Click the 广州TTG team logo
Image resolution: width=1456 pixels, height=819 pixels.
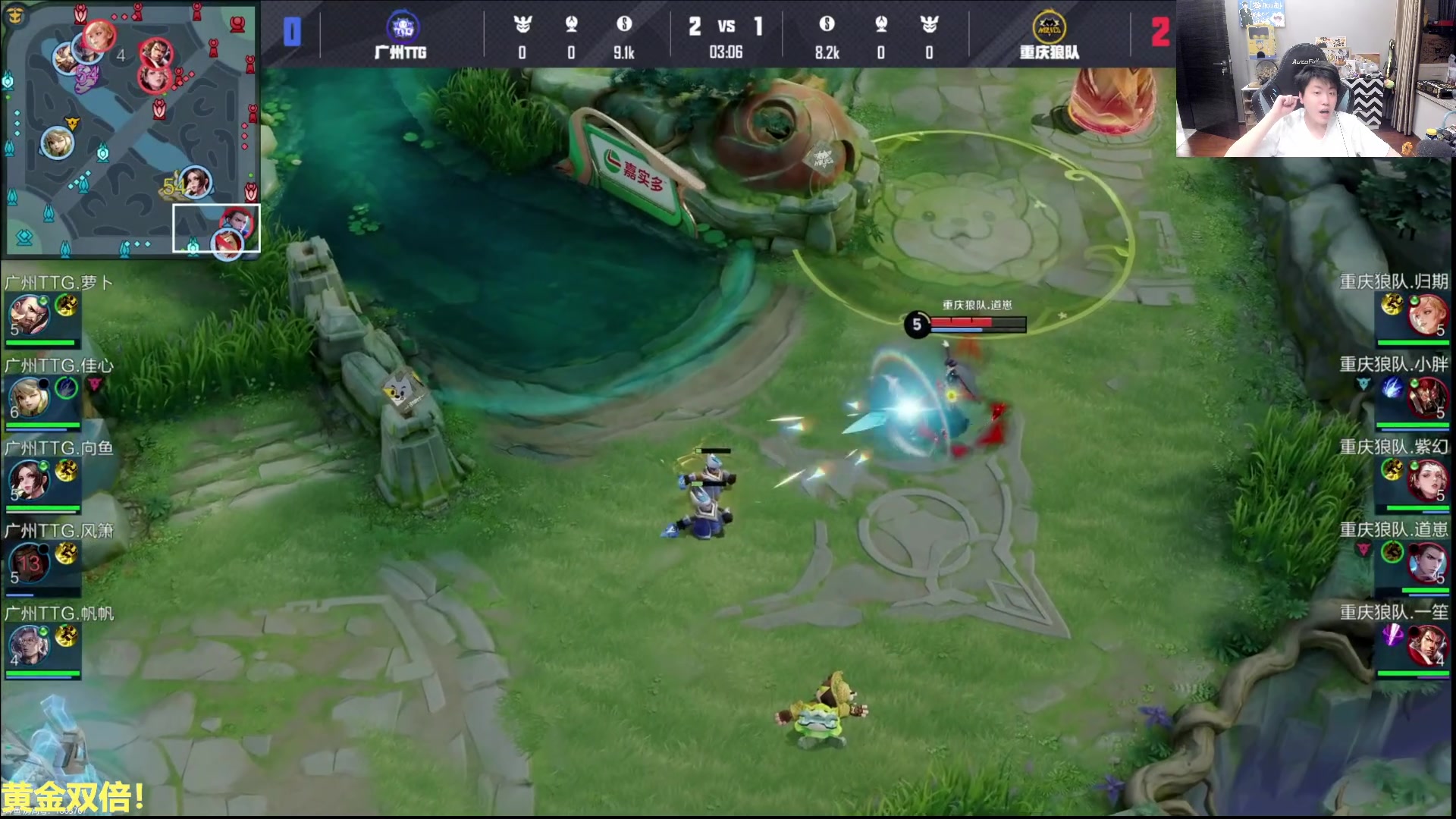401,28
